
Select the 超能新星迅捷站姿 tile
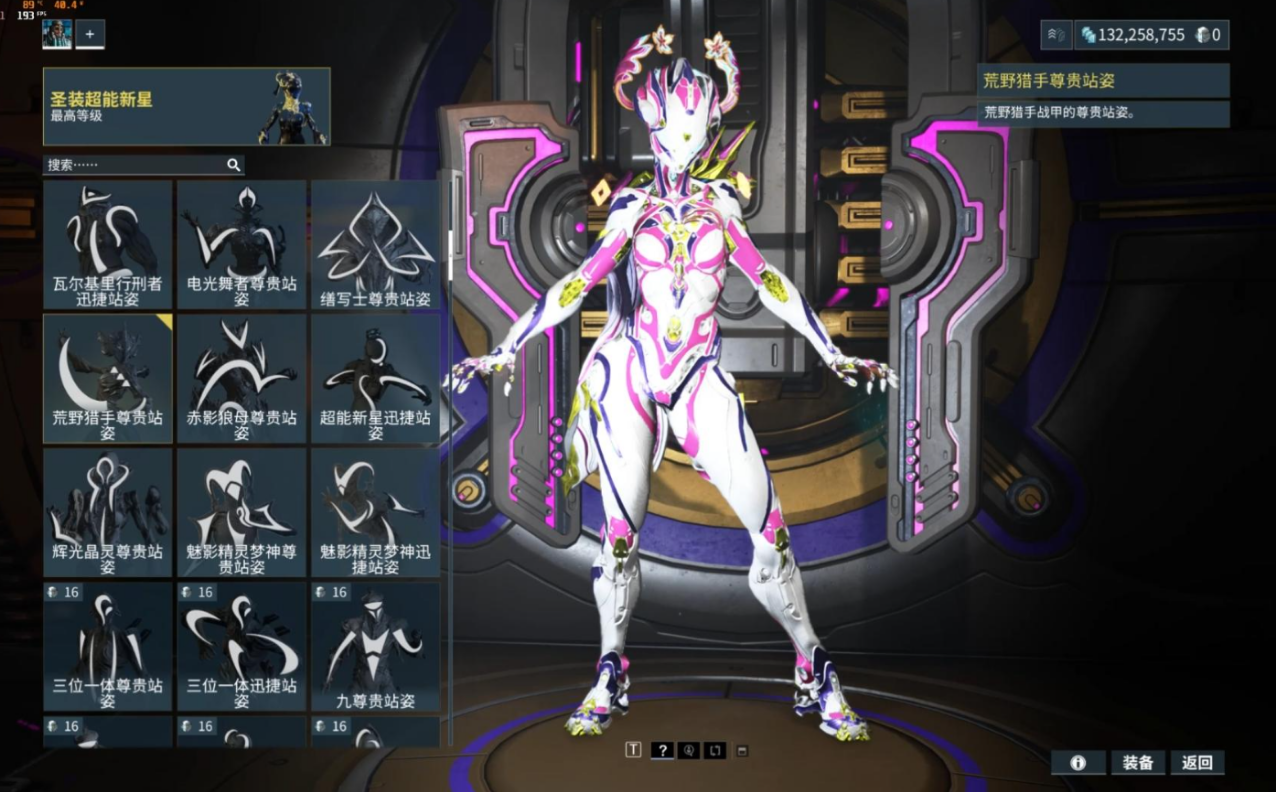pyautogui.click(x=375, y=378)
